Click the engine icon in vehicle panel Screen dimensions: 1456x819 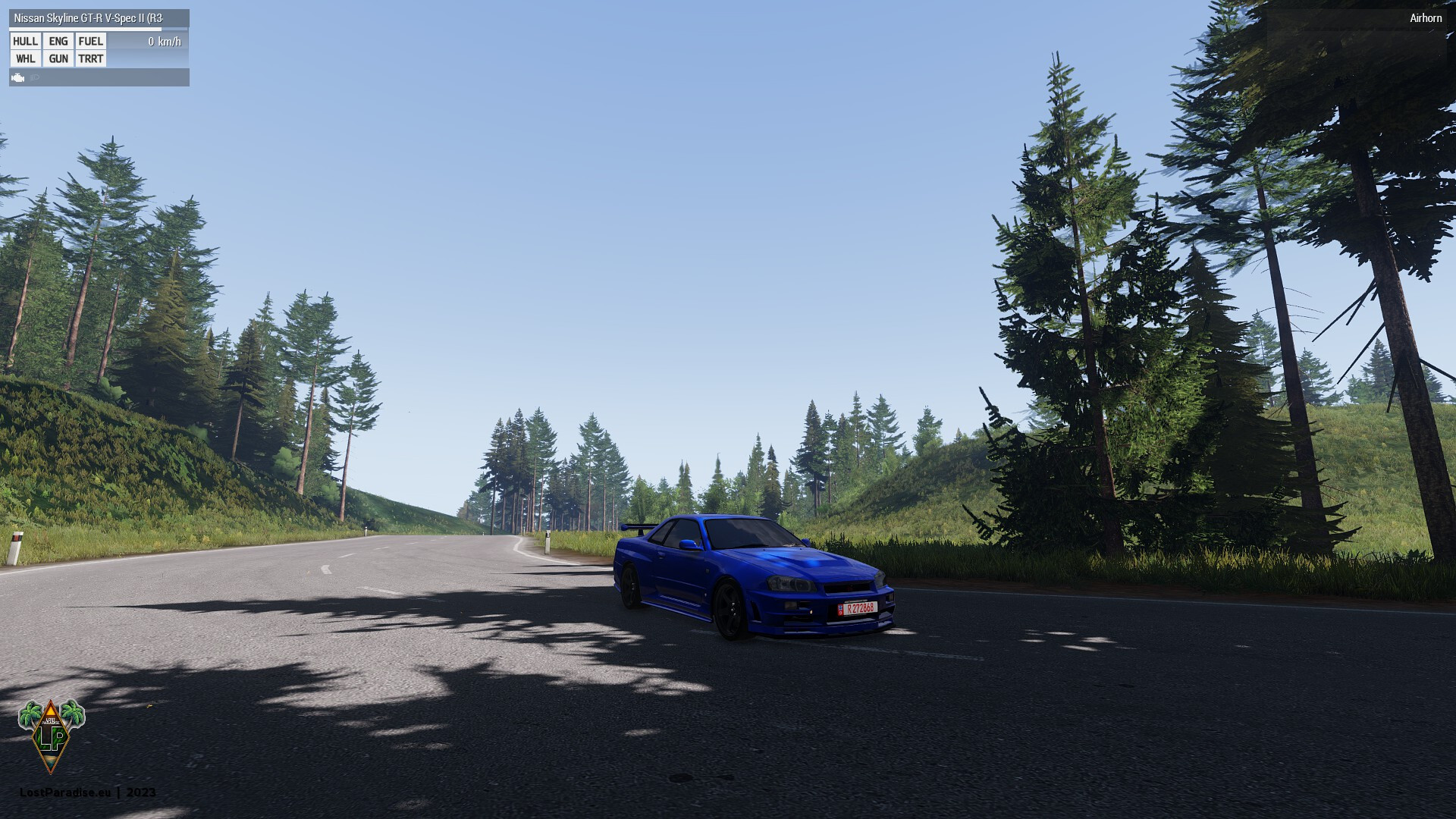click(18, 77)
